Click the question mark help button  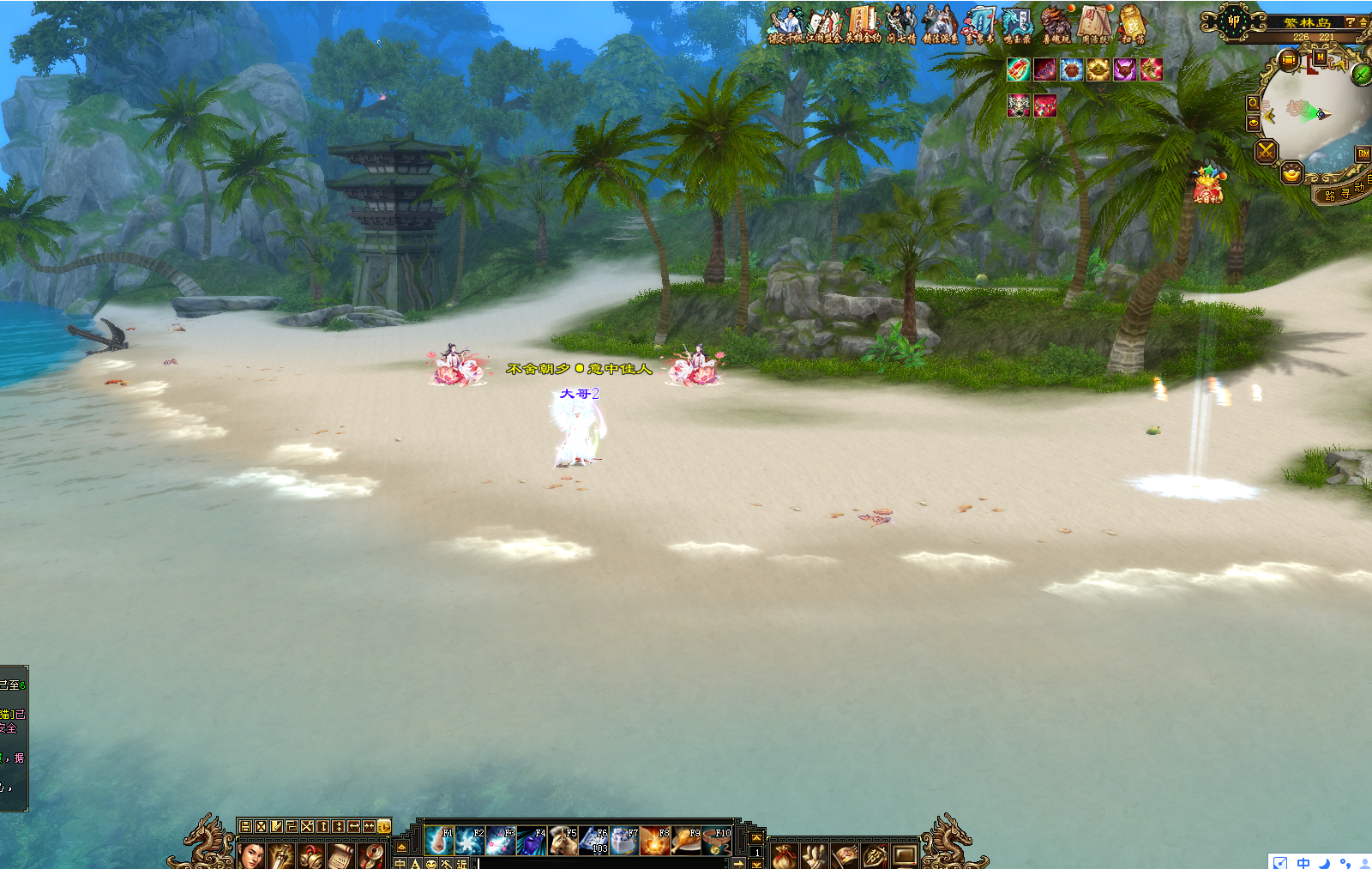pyautogui.click(x=1350, y=22)
